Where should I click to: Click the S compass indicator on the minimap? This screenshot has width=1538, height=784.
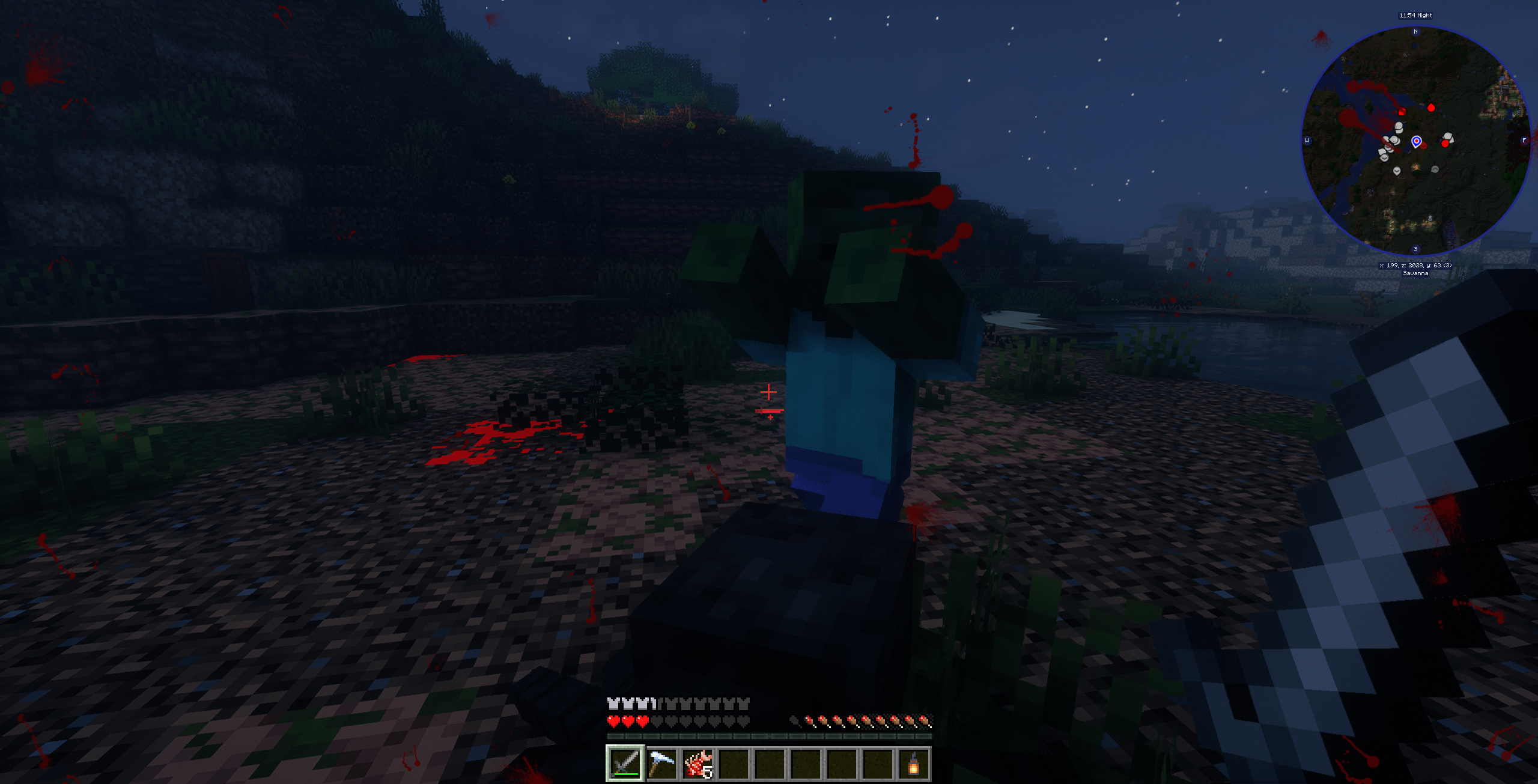tap(1415, 249)
